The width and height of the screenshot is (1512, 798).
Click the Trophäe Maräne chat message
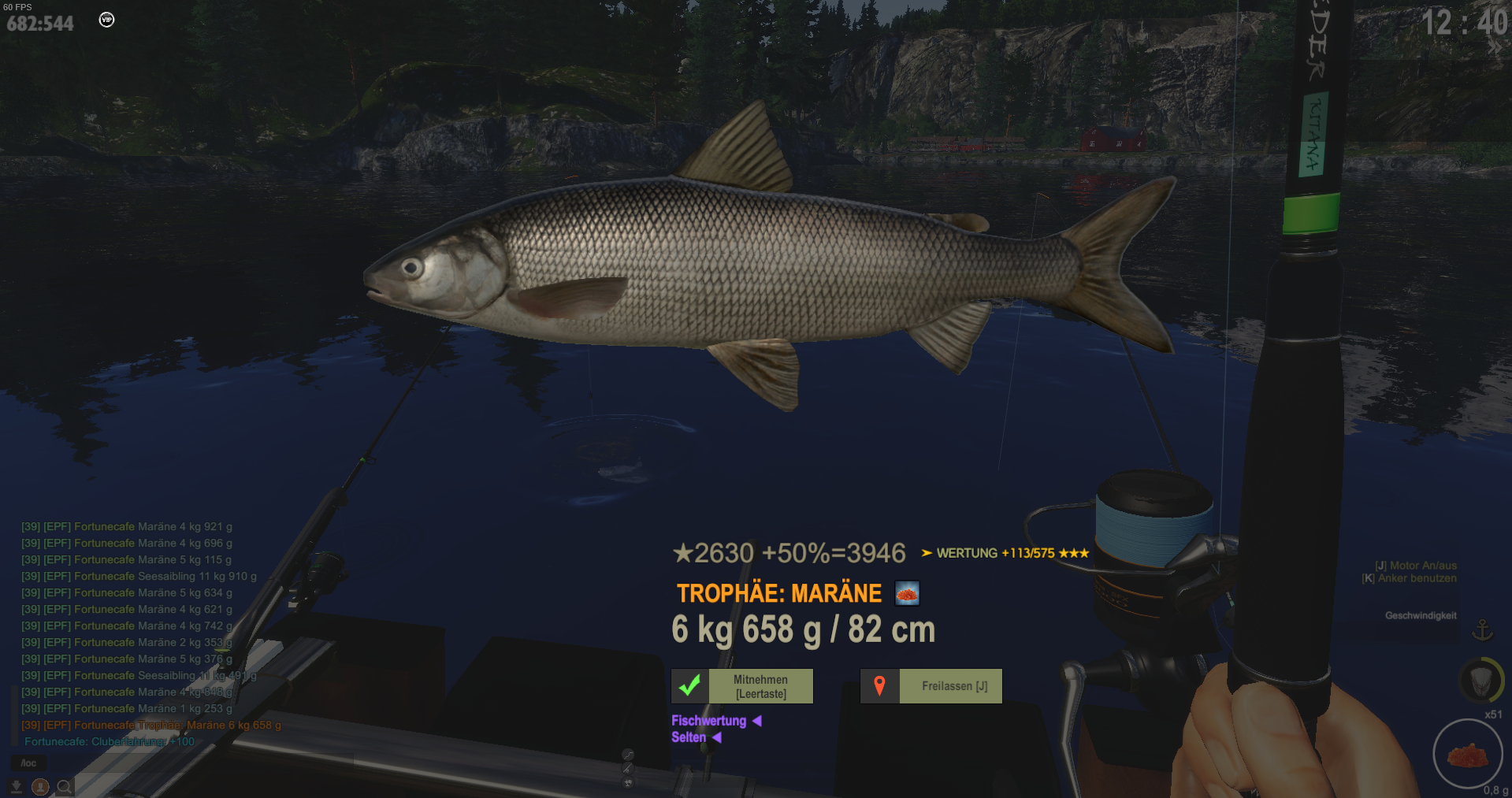pos(151,725)
